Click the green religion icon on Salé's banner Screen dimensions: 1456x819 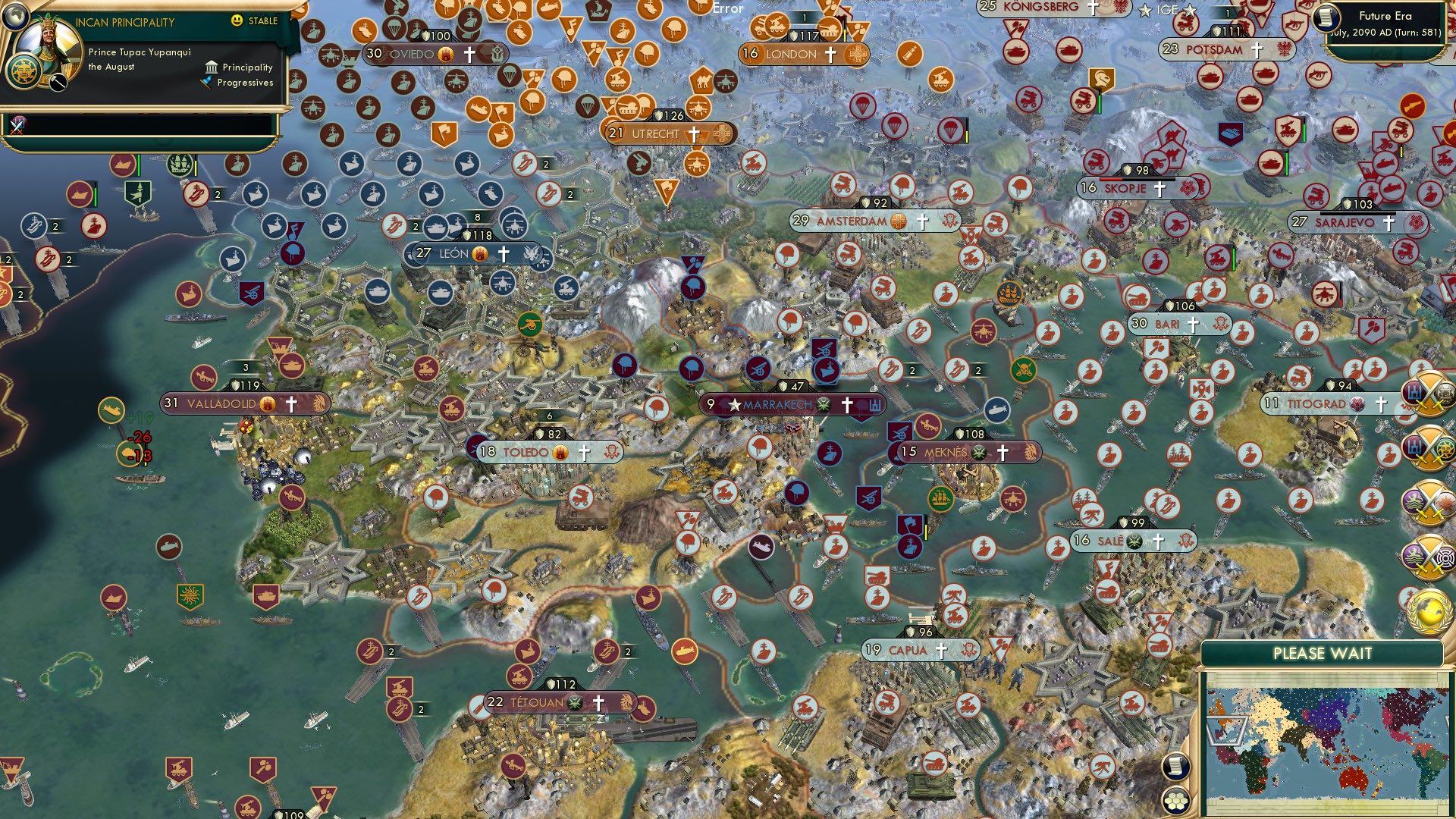(x=1134, y=542)
